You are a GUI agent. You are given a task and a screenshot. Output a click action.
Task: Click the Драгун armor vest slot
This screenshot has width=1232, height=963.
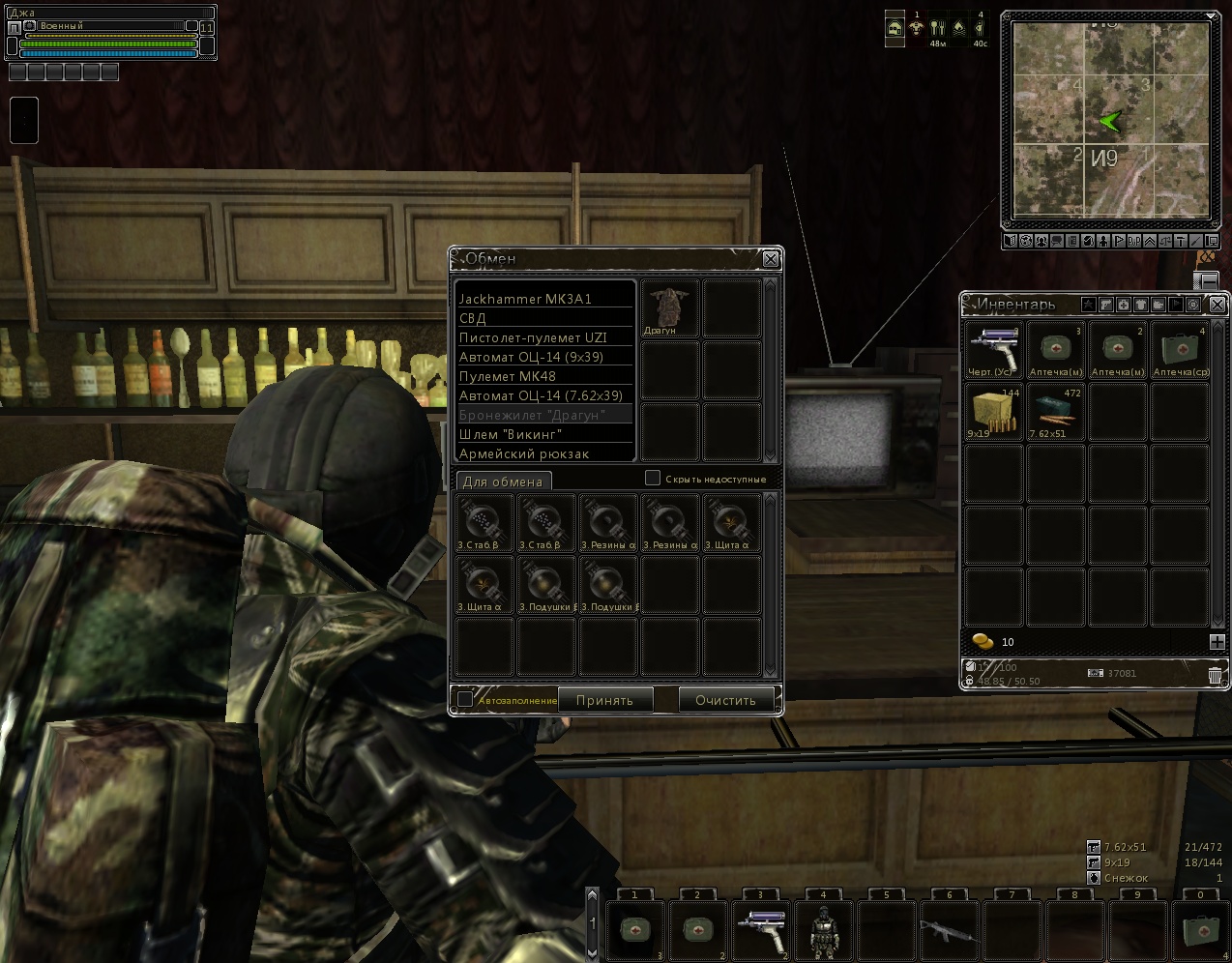669,308
